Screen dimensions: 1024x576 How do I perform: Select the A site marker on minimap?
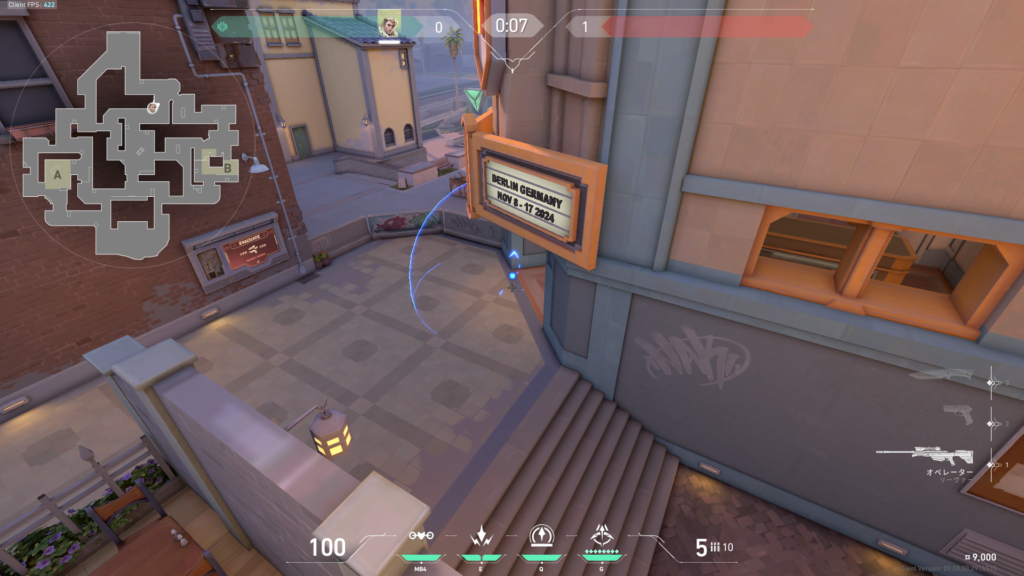[x=57, y=175]
